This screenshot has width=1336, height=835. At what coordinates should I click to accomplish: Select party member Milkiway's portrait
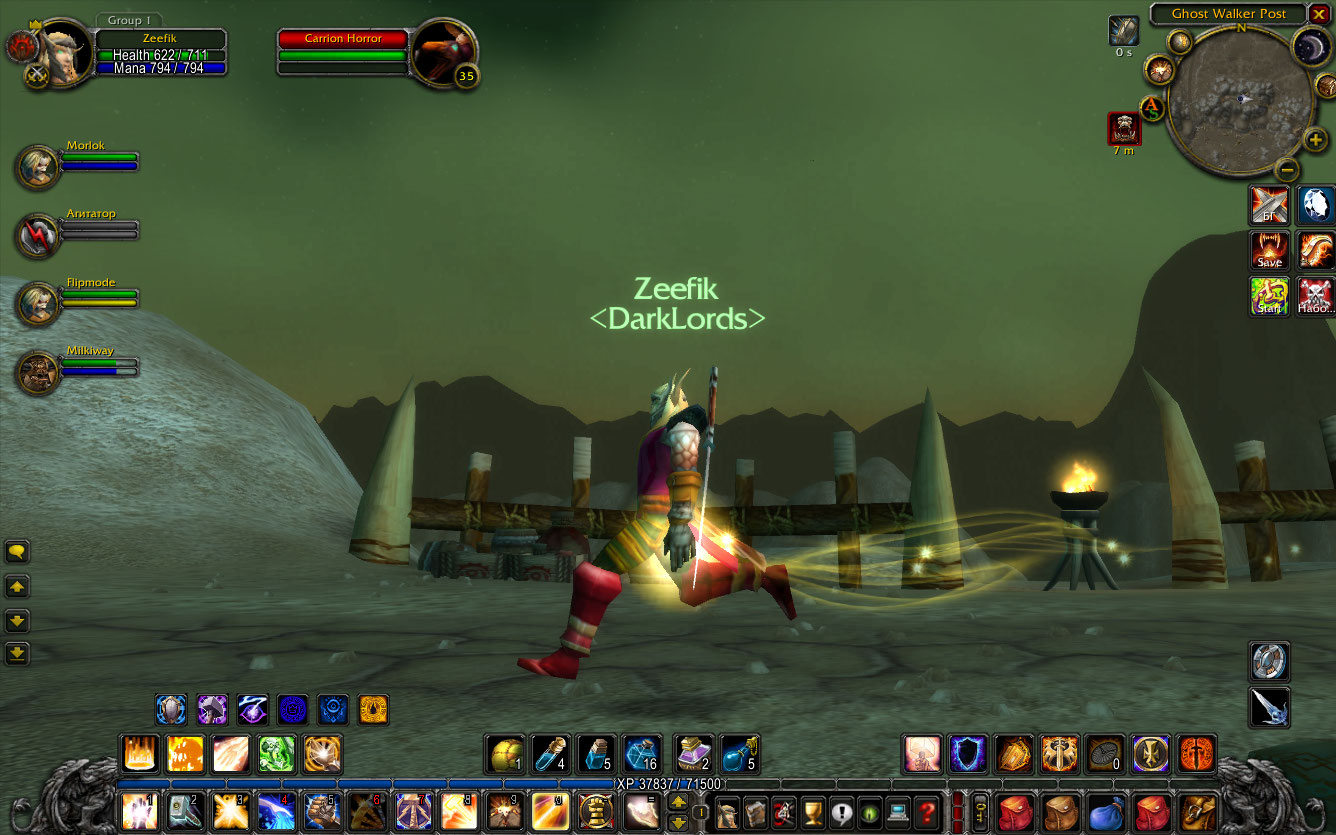(x=38, y=372)
